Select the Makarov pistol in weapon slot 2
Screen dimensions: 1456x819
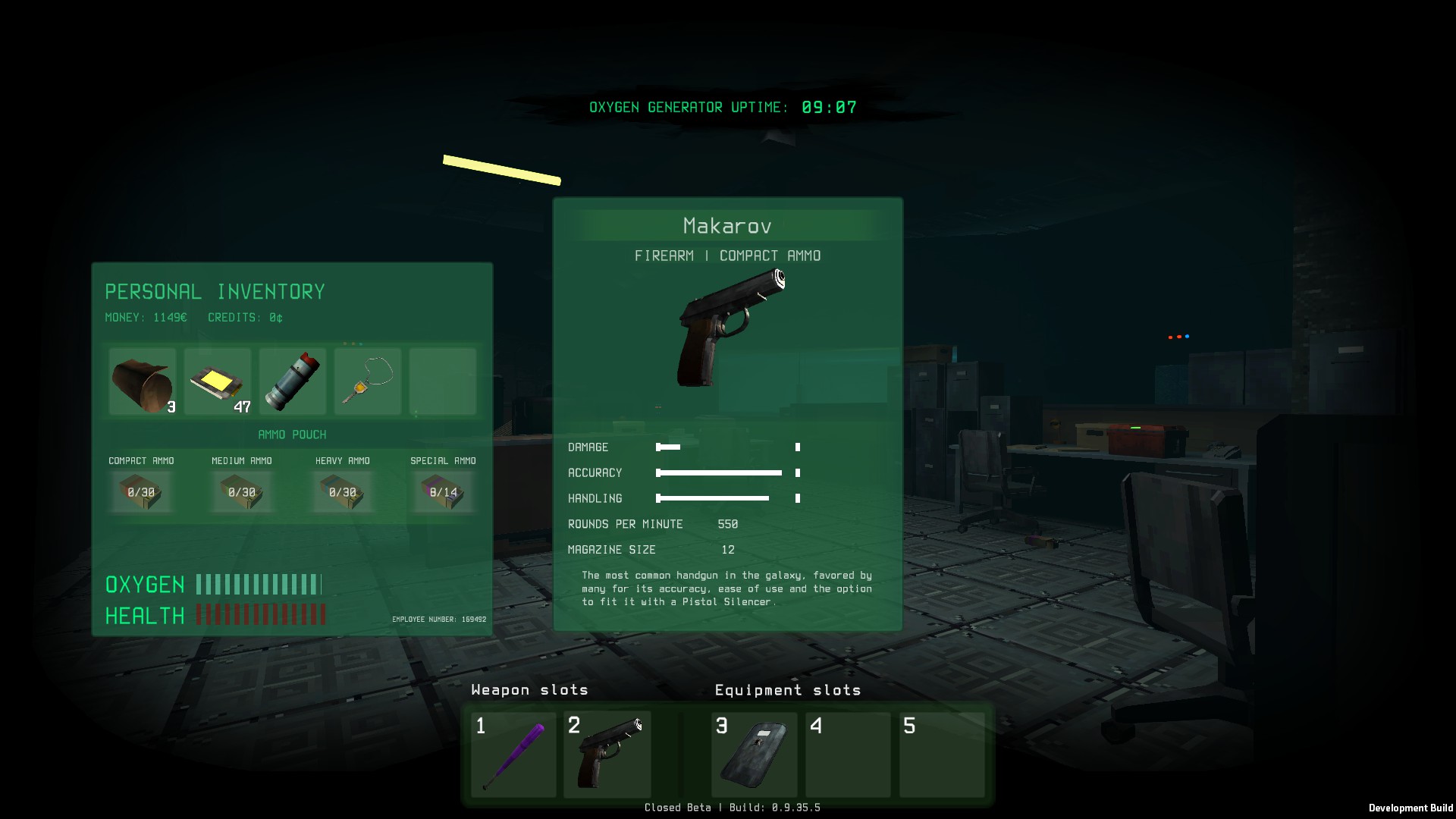click(x=607, y=755)
